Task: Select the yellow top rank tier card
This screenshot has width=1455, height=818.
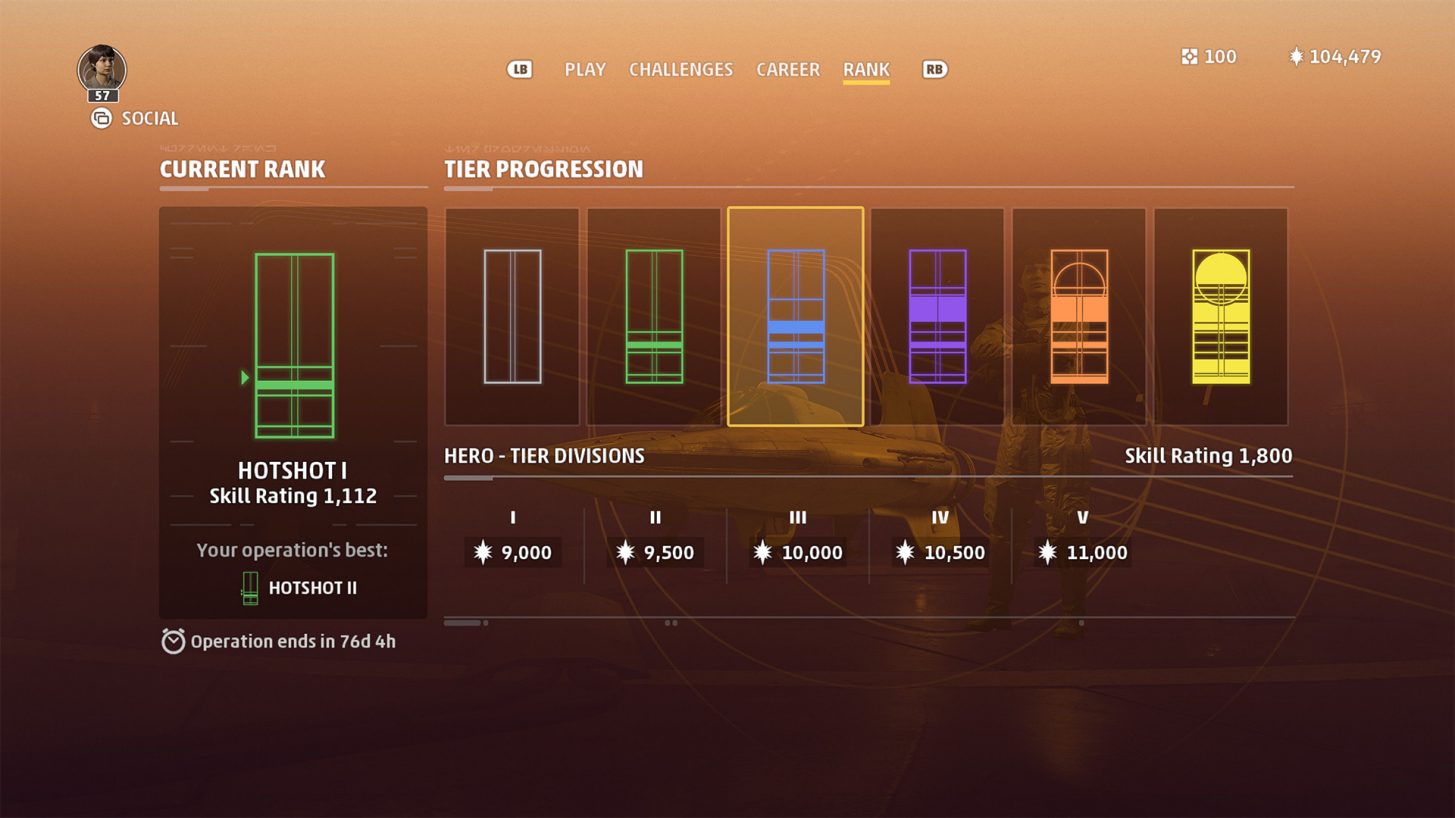Action: click(x=1222, y=315)
